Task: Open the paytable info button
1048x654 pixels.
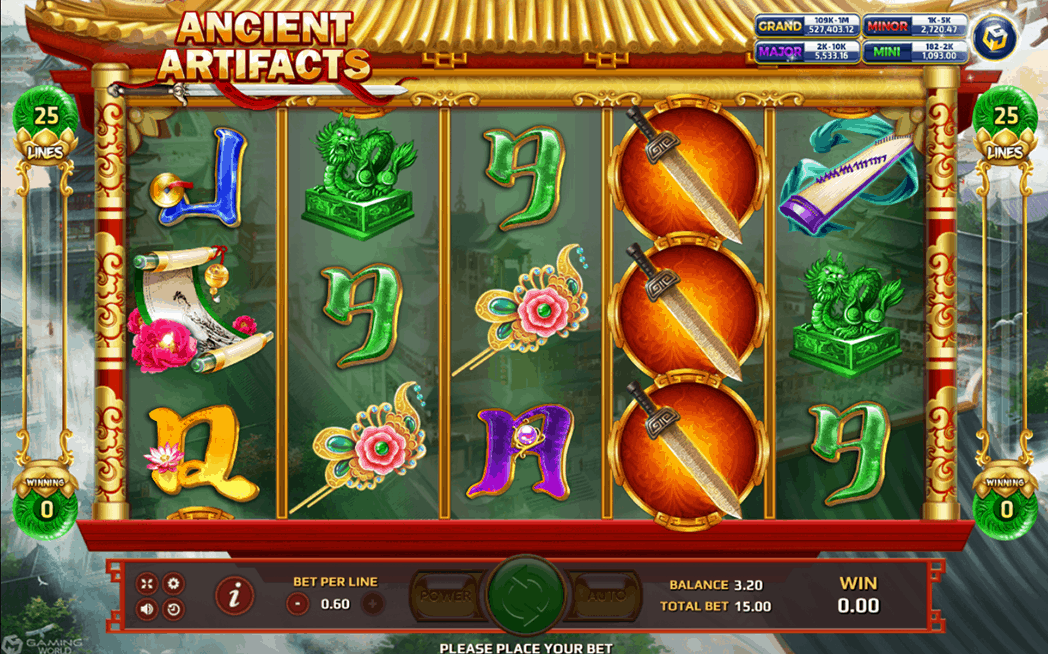Action: [x=235, y=596]
